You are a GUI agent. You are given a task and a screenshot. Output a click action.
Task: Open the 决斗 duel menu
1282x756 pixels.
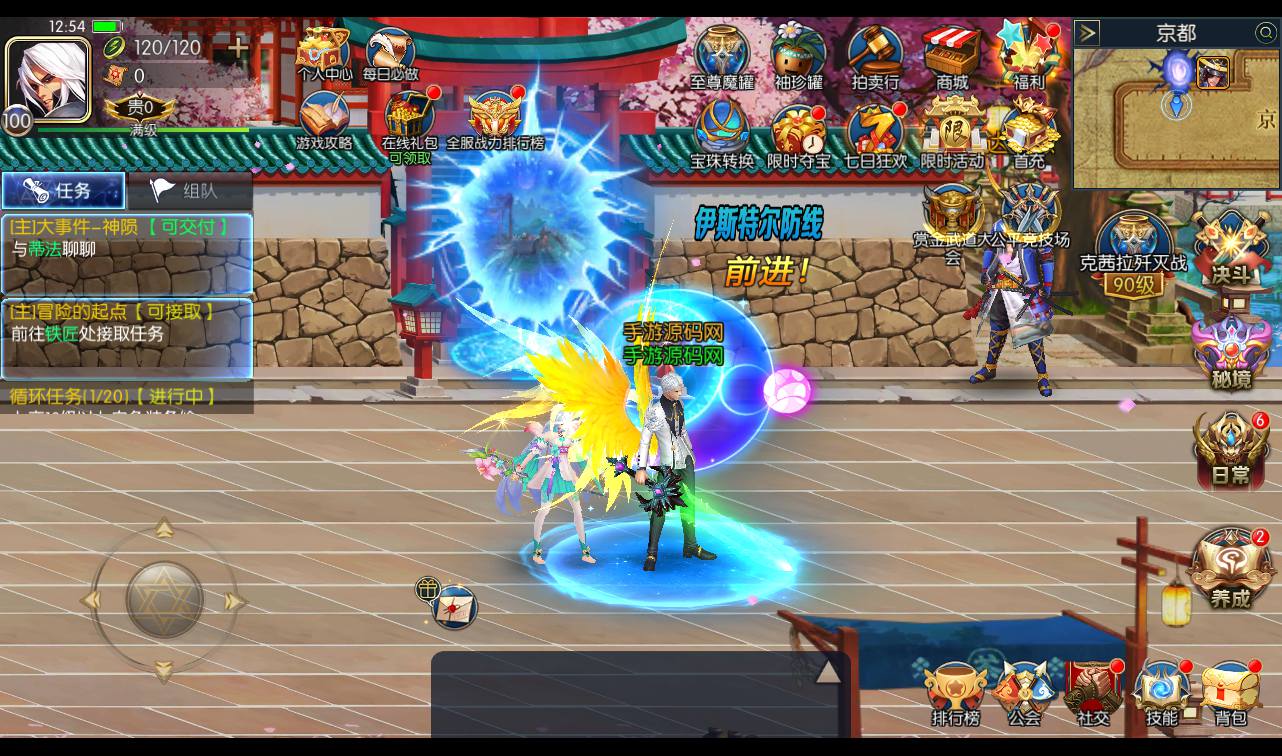pyautogui.click(x=1231, y=250)
